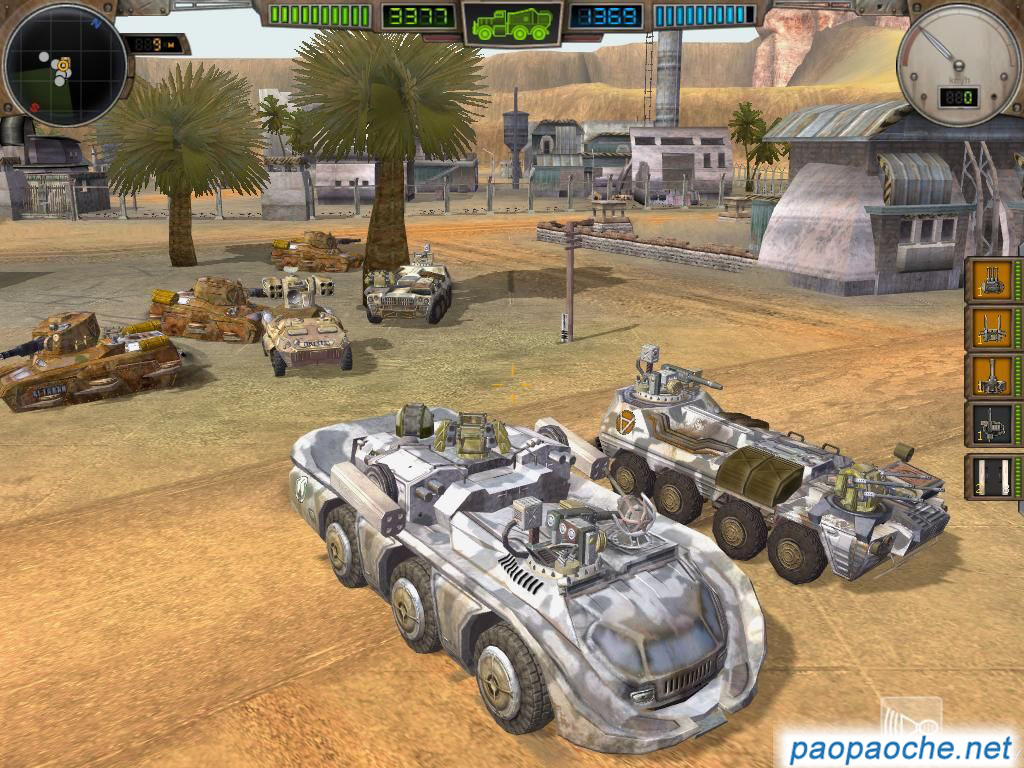Choose the dark-background turret weapon slot
The width and height of the screenshot is (1024, 768).
click(991, 425)
